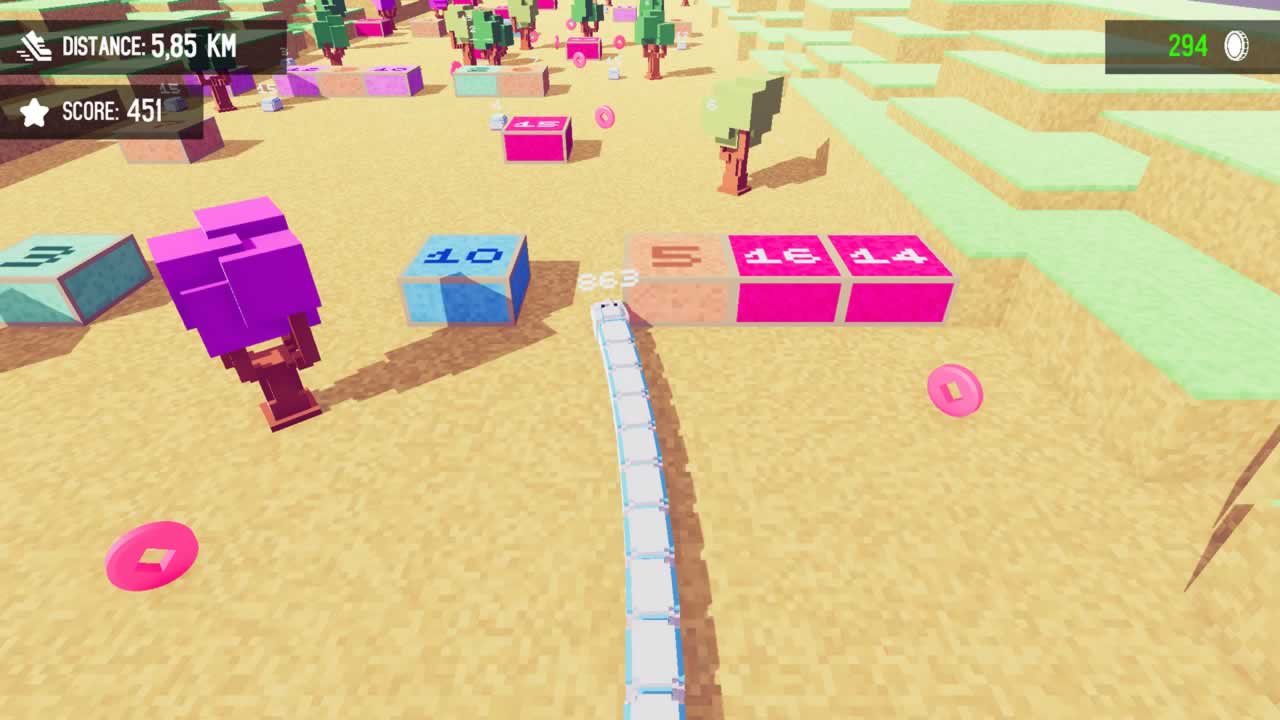Click the 863 score number above the snake
The height and width of the screenshot is (720, 1280).
[608, 278]
